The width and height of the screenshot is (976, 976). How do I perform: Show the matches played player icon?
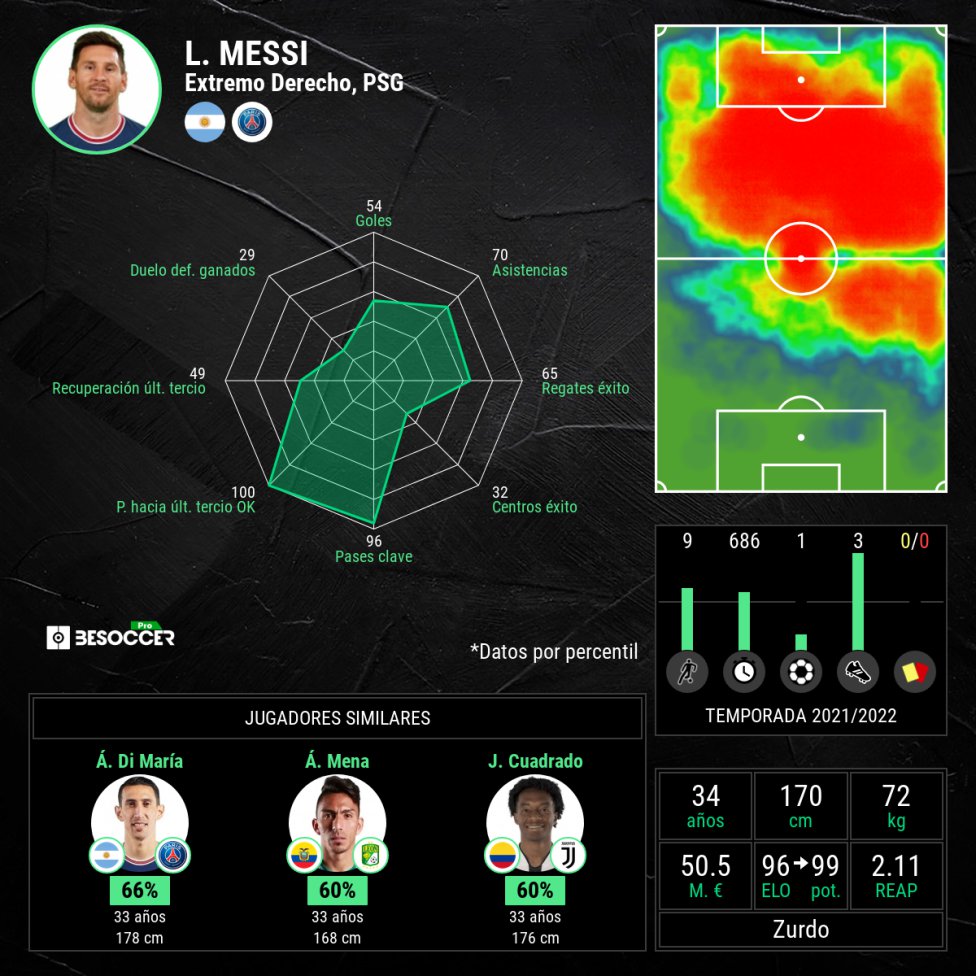coord(687,672)
